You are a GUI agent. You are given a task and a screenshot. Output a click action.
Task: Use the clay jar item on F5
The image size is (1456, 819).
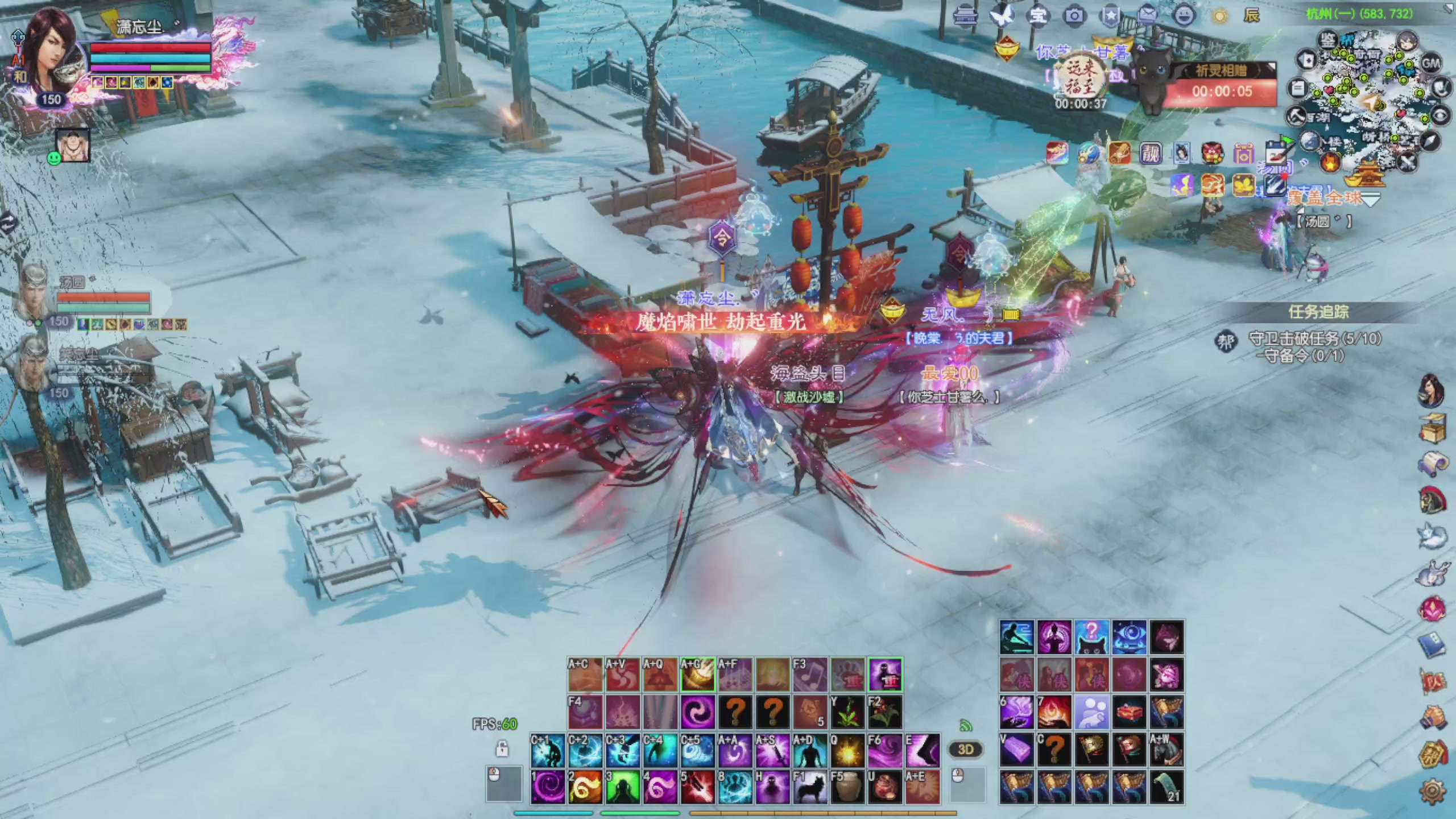pyautogui.click(x=847, y=787)
